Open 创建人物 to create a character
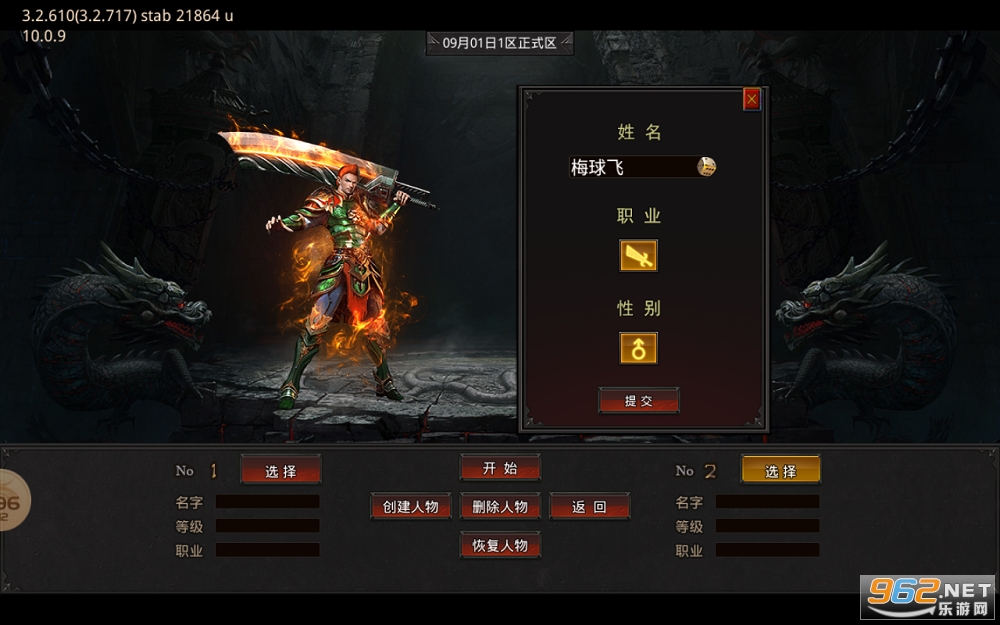The image size is (1000, 625). coord(411,506)
